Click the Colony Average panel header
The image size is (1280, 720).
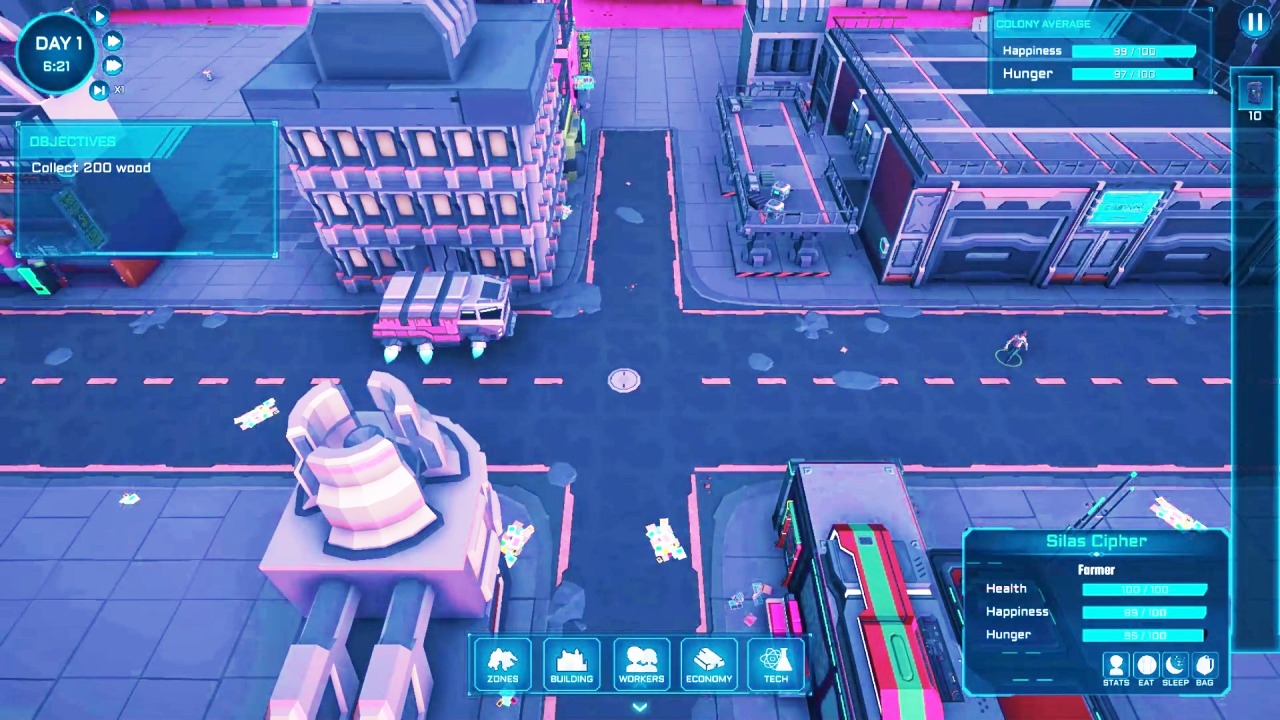coord(1043,23)
